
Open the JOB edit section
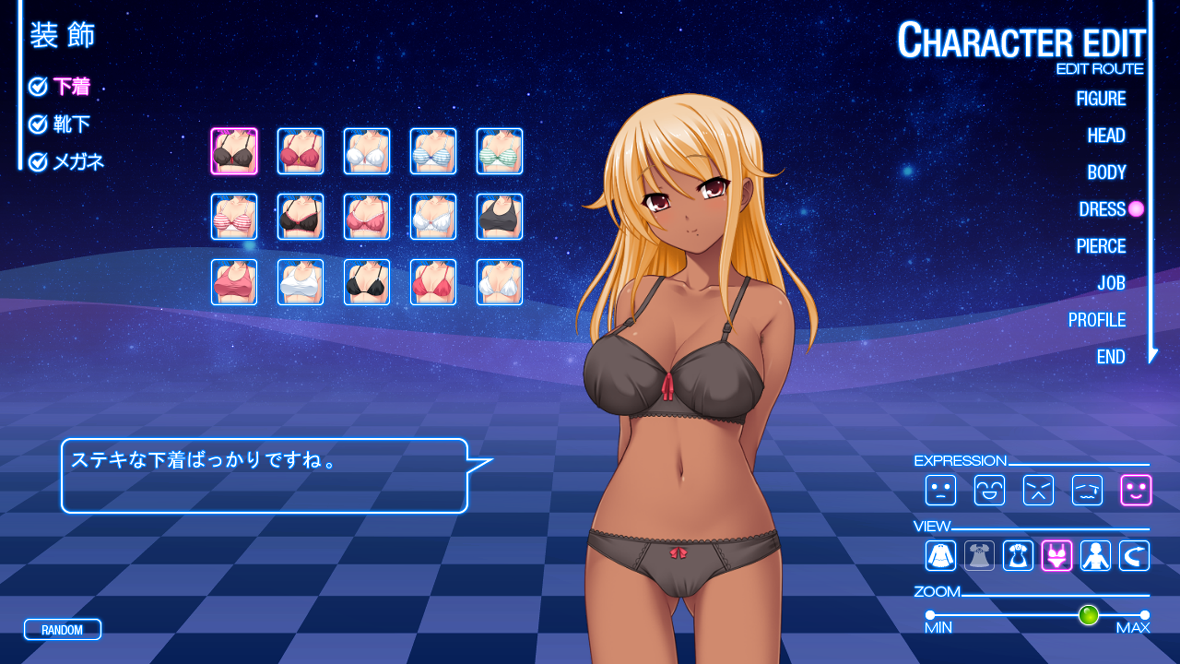1111,284
